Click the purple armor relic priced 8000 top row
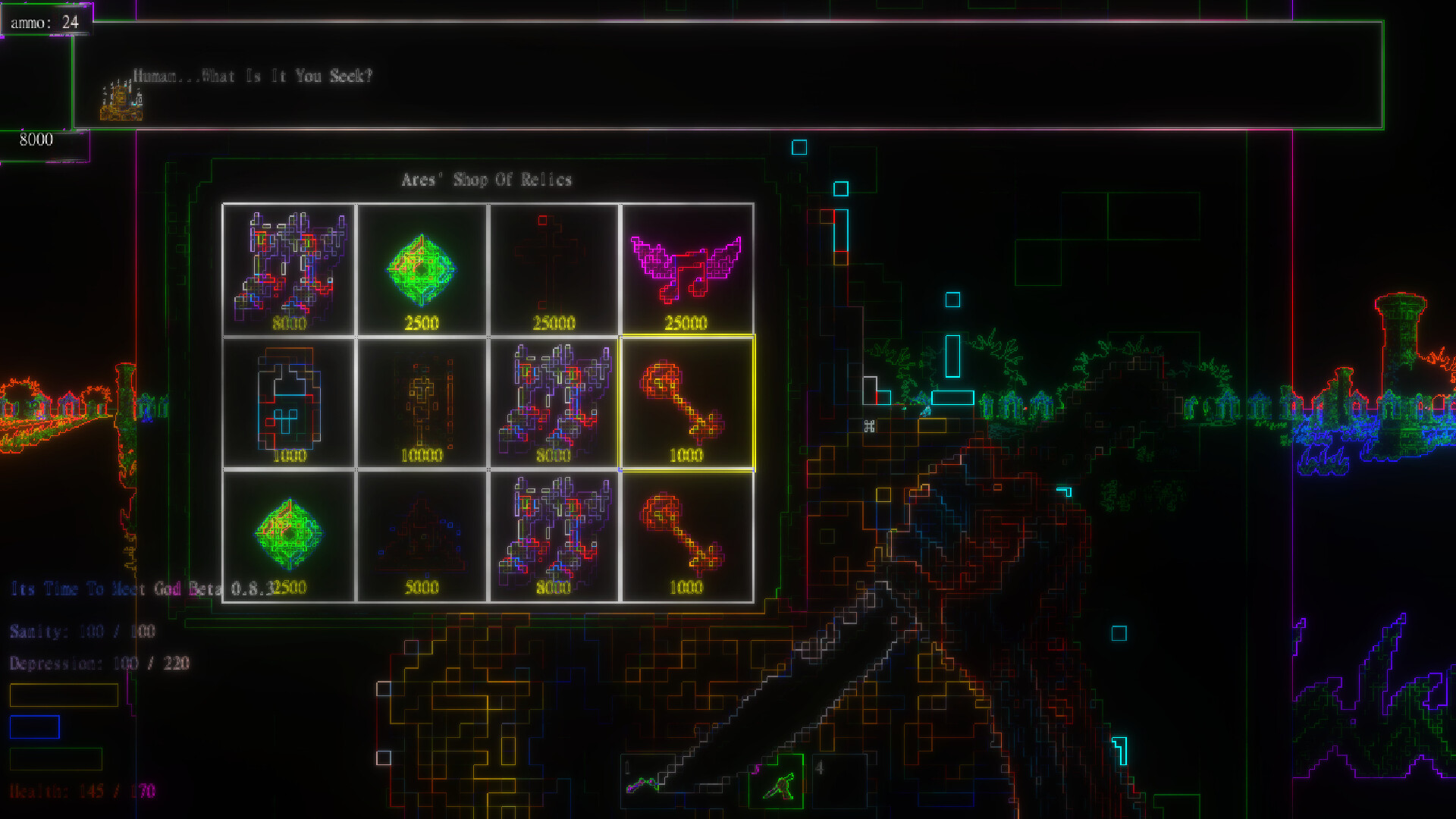Screen dimensions: 1456x819 [289, 265]
